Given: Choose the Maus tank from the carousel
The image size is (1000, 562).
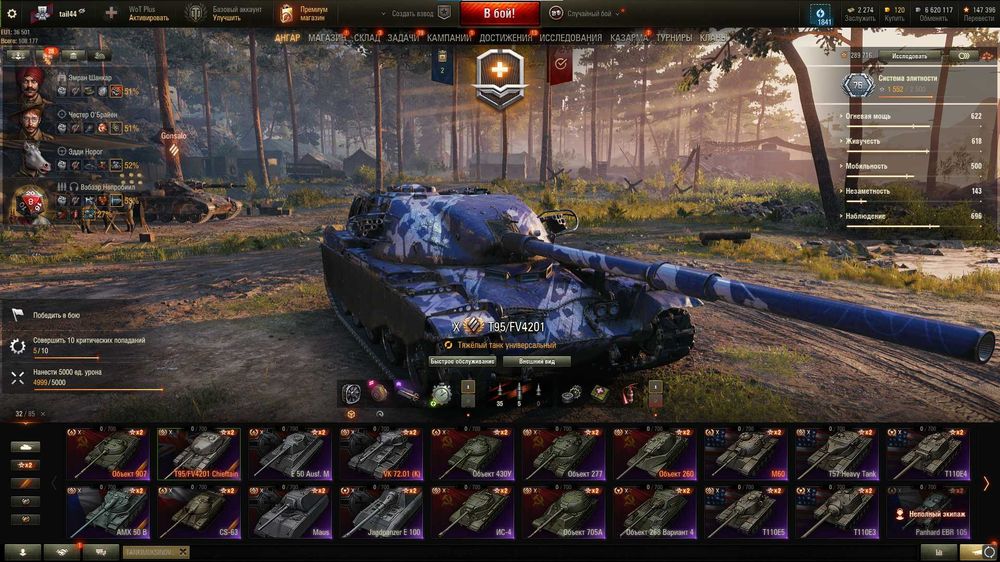Looking at the screenshot, I should tap(290, 512).
